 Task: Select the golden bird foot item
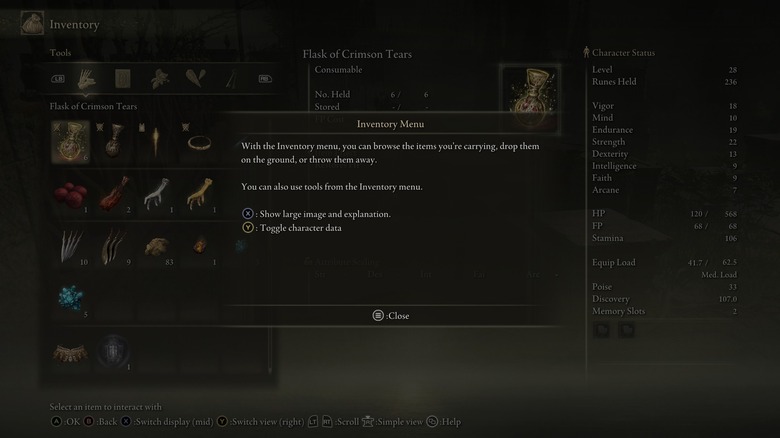point(201,194)
